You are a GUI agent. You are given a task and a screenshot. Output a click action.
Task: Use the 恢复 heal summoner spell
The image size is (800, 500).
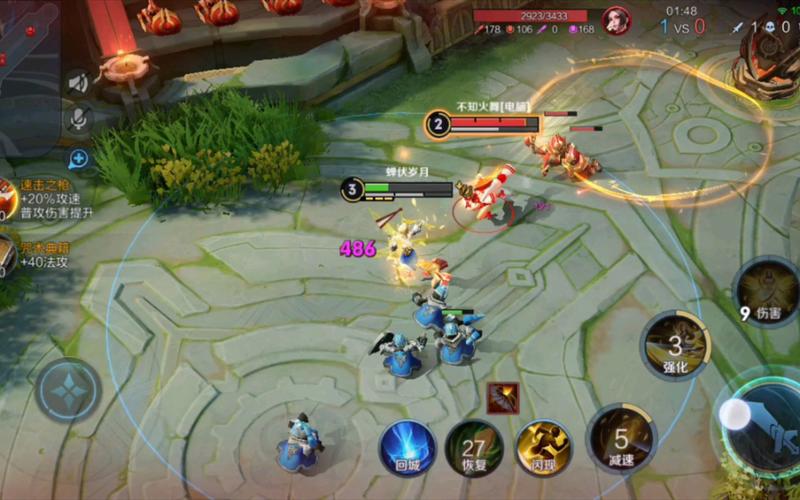tap(474, 447)
